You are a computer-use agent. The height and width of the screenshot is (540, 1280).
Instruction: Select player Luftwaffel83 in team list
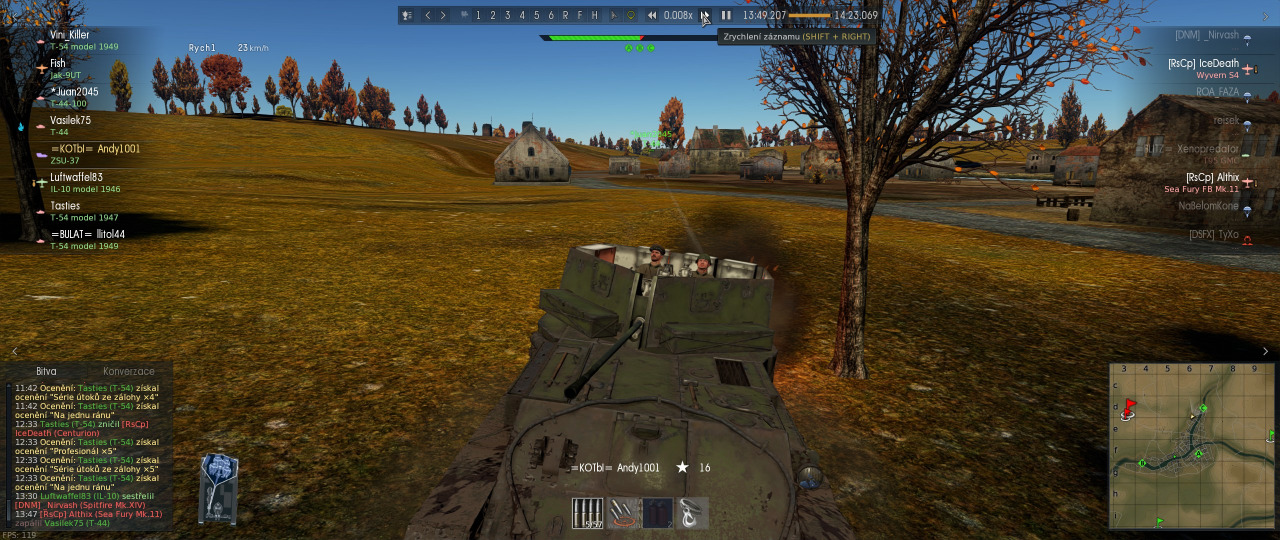coord(76,177)
